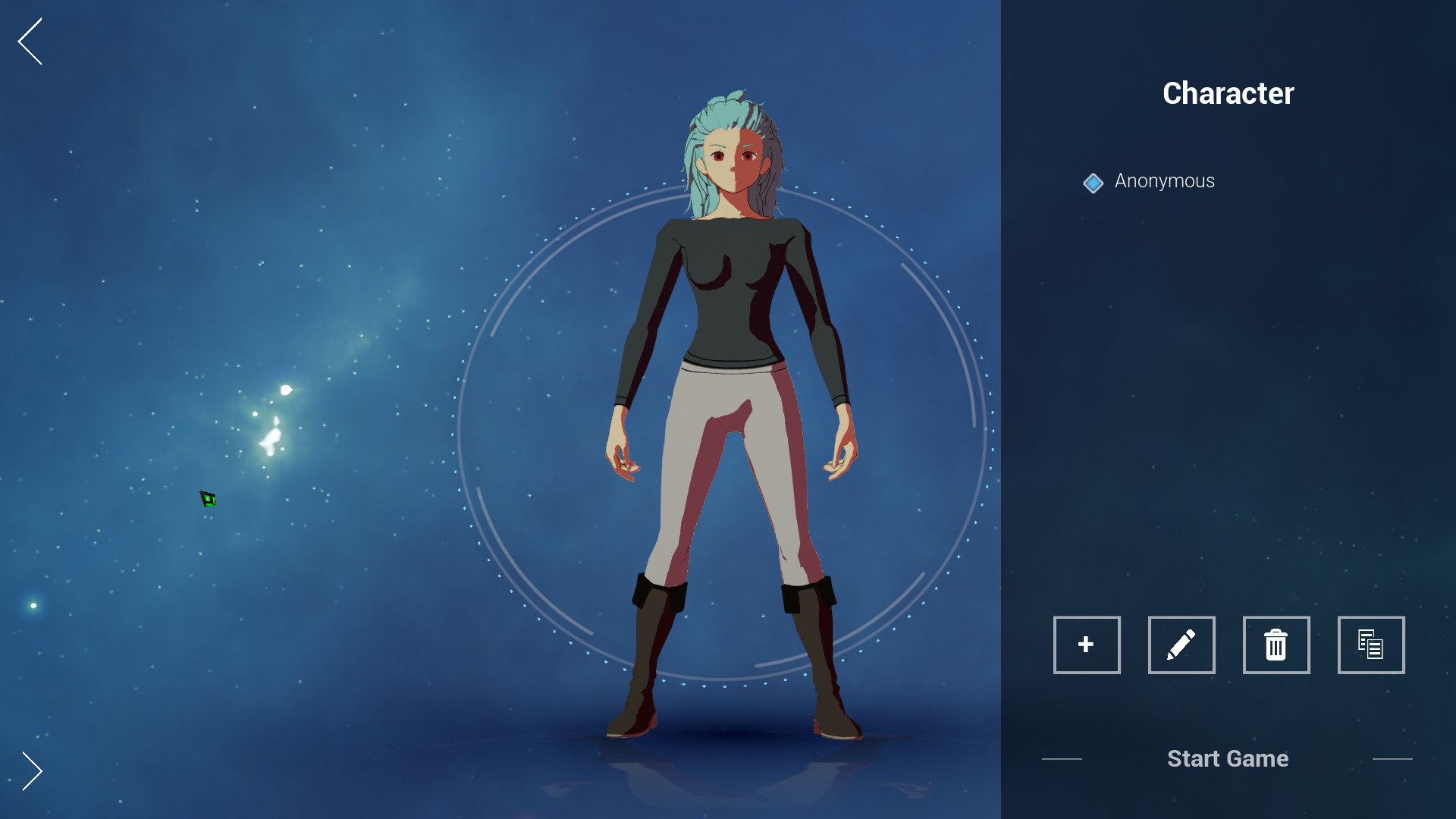The width and height of the screenshot is (1456, 819).
Task: Click the back arrow chevron top left
Action: (29, 42)
